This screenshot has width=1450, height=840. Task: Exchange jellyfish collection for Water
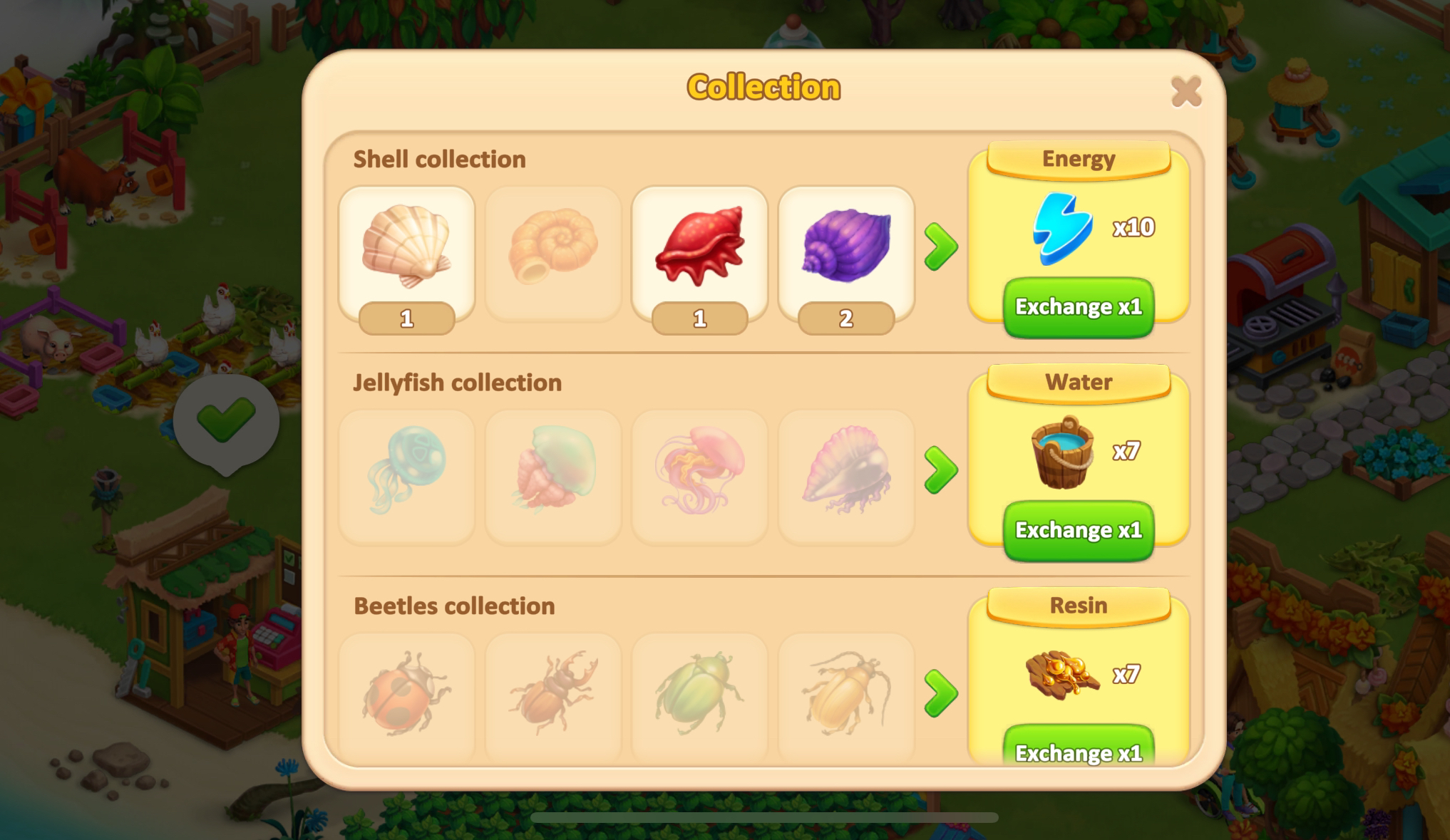pos(1078,531)
